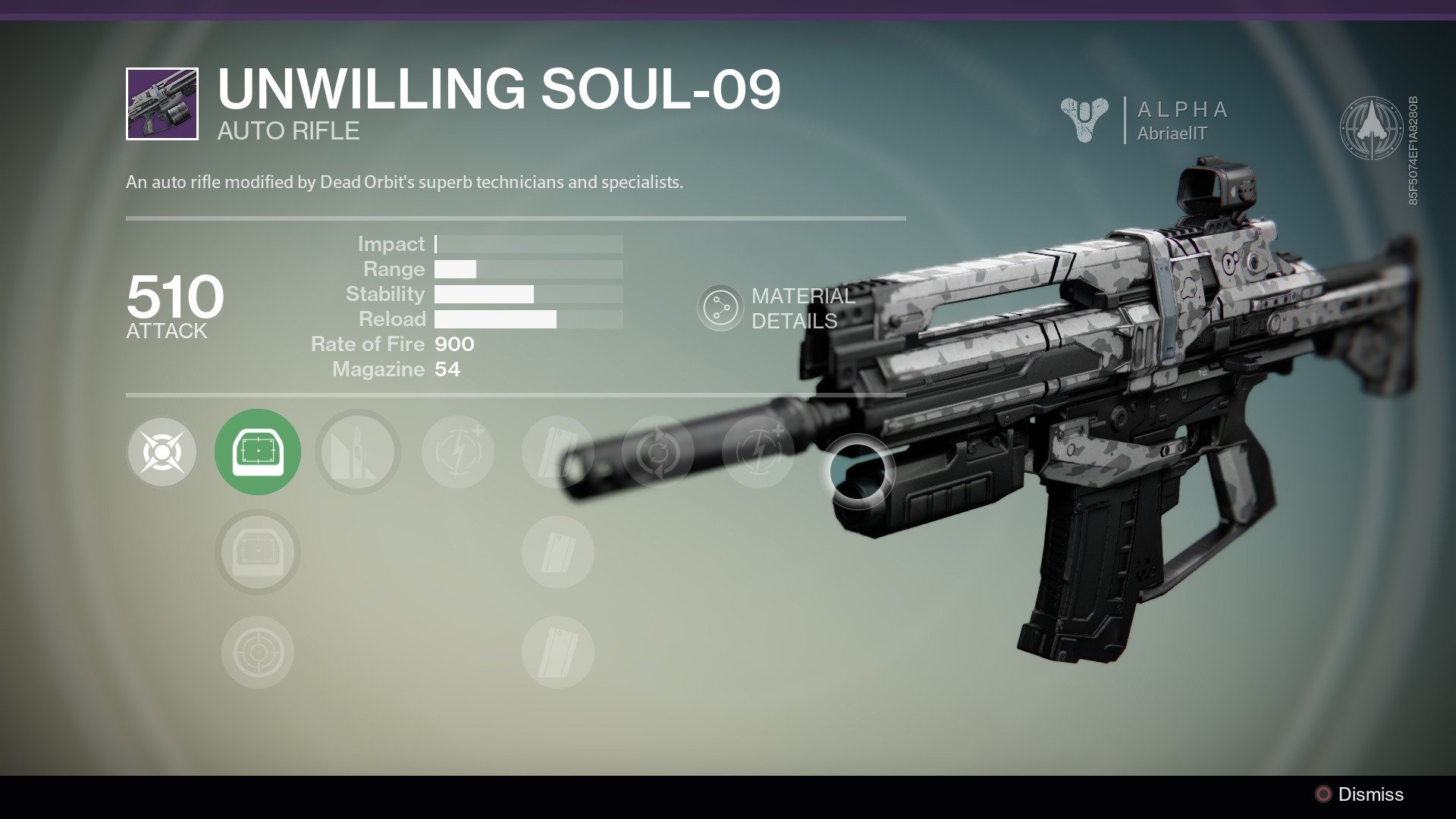1456x819 pixels.
Task: Select the magazine perk in the top row
Action: tap(557, 451)
